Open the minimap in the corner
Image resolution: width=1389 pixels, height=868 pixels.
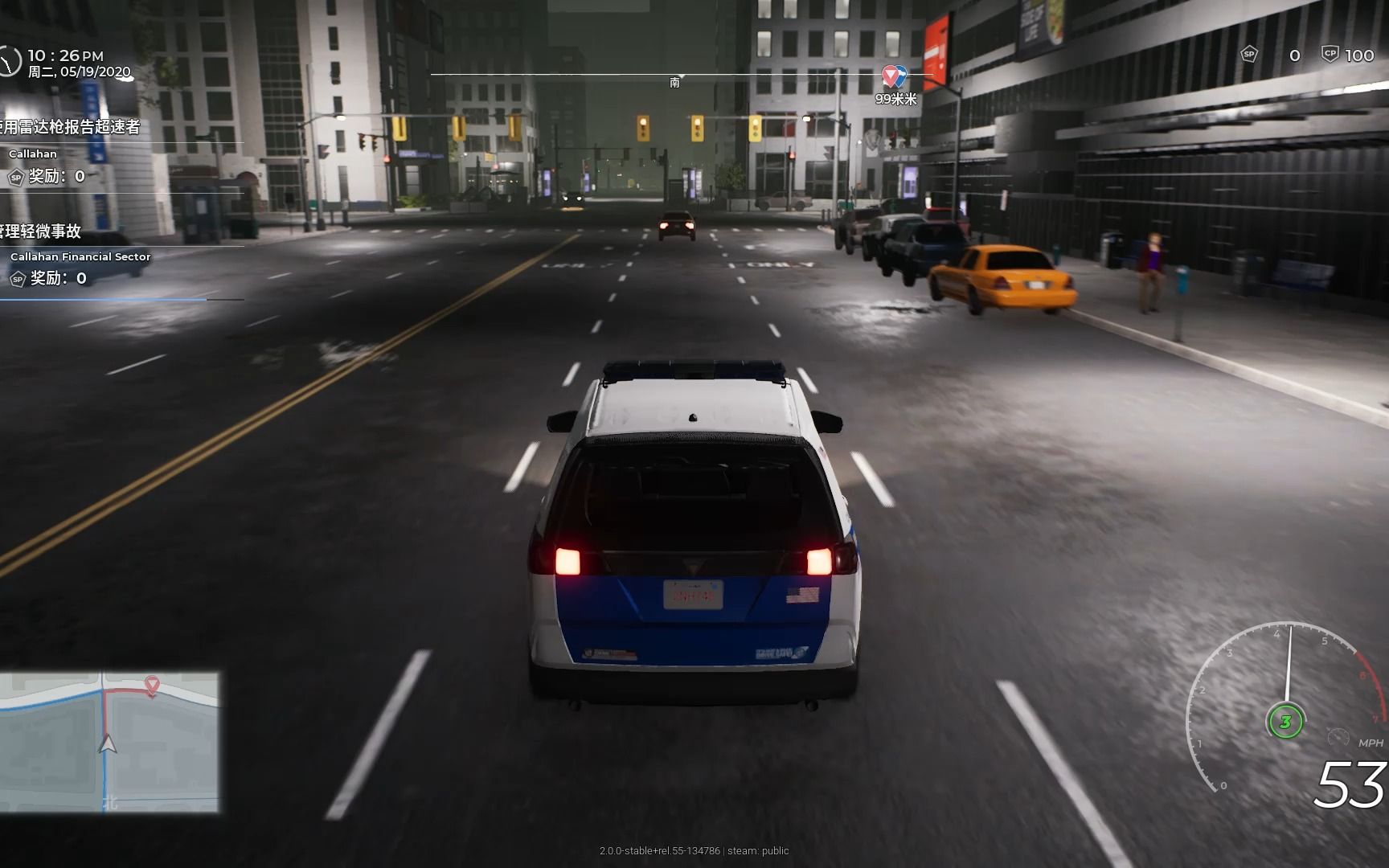(109, 742)
